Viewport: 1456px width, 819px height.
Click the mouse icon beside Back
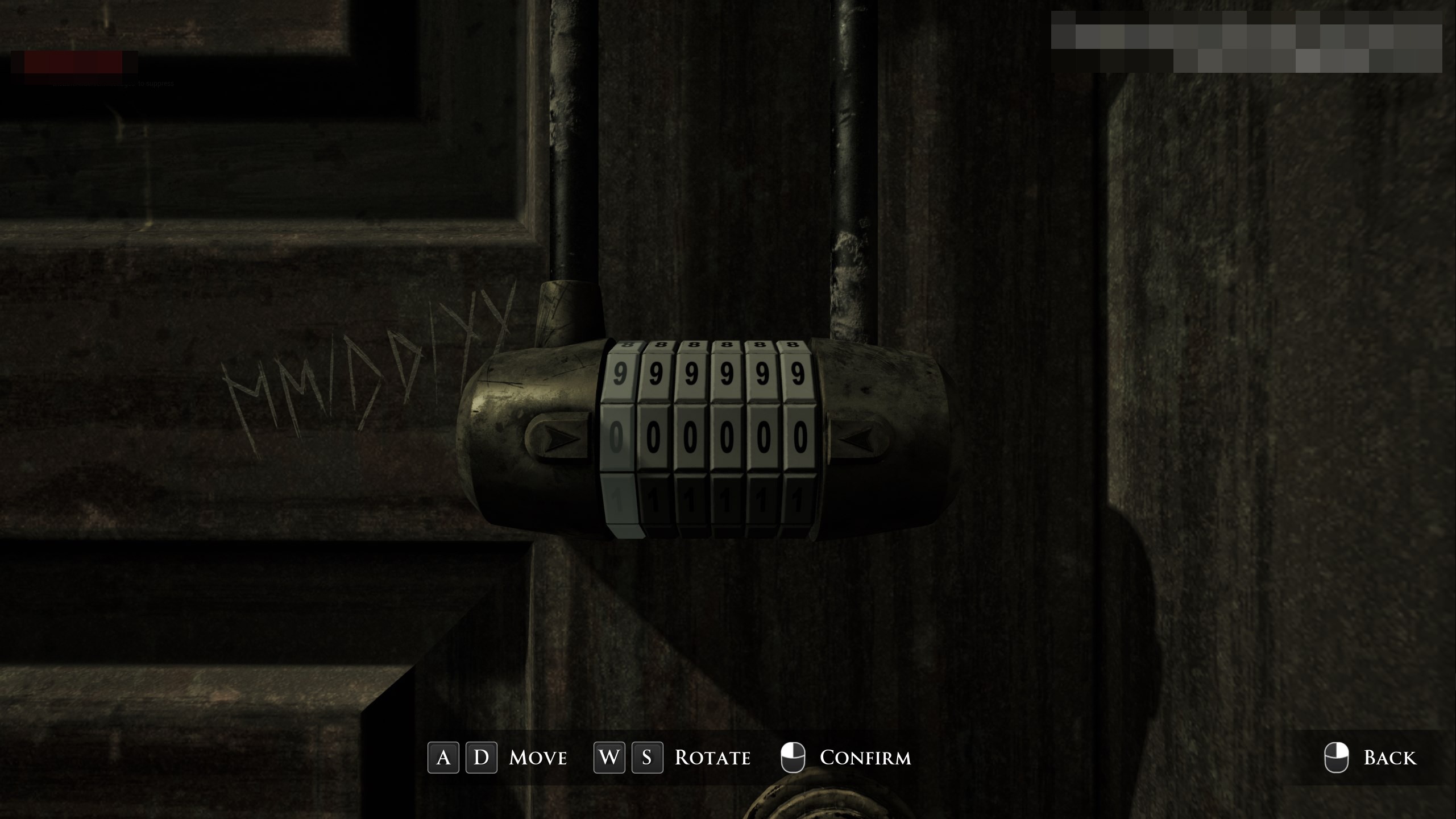(x=1338, y=758)
